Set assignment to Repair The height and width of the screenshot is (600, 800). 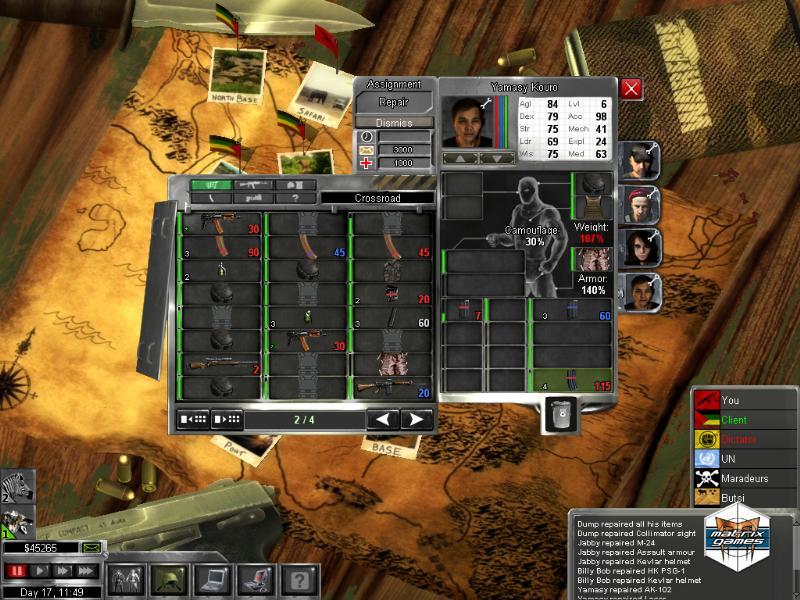394,102
